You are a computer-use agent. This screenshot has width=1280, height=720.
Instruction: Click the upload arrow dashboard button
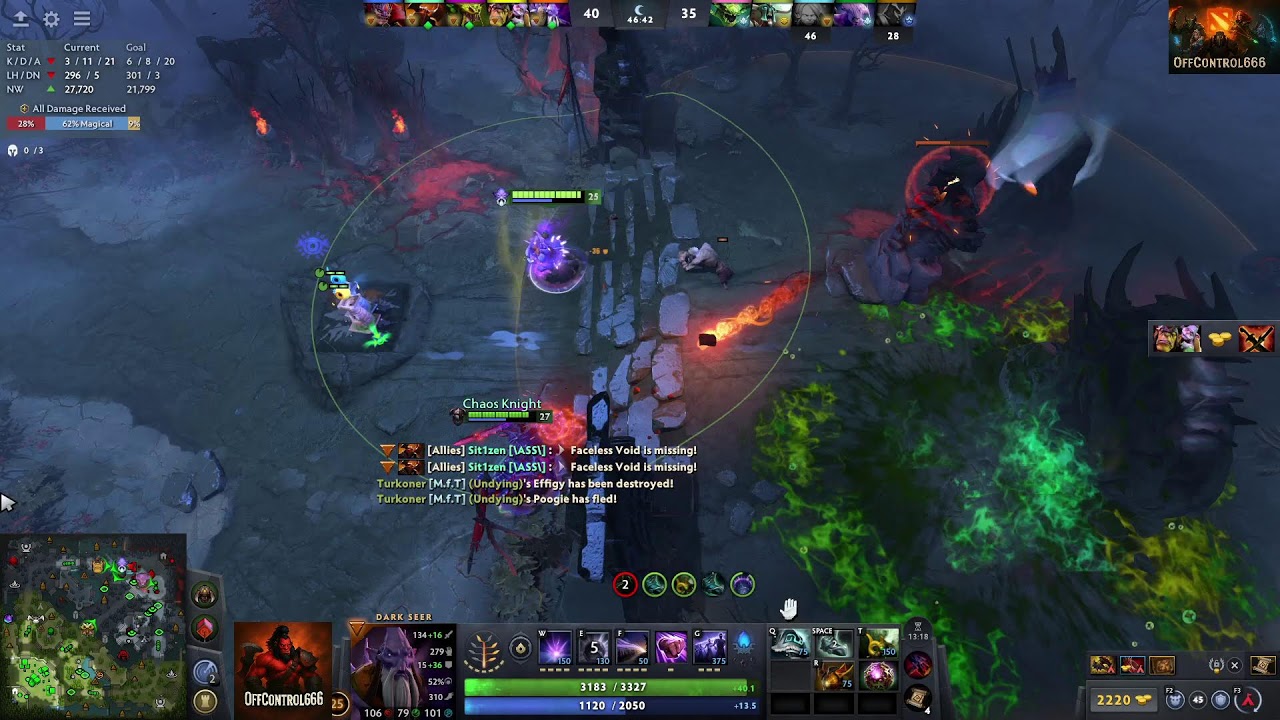coord(20,19)
